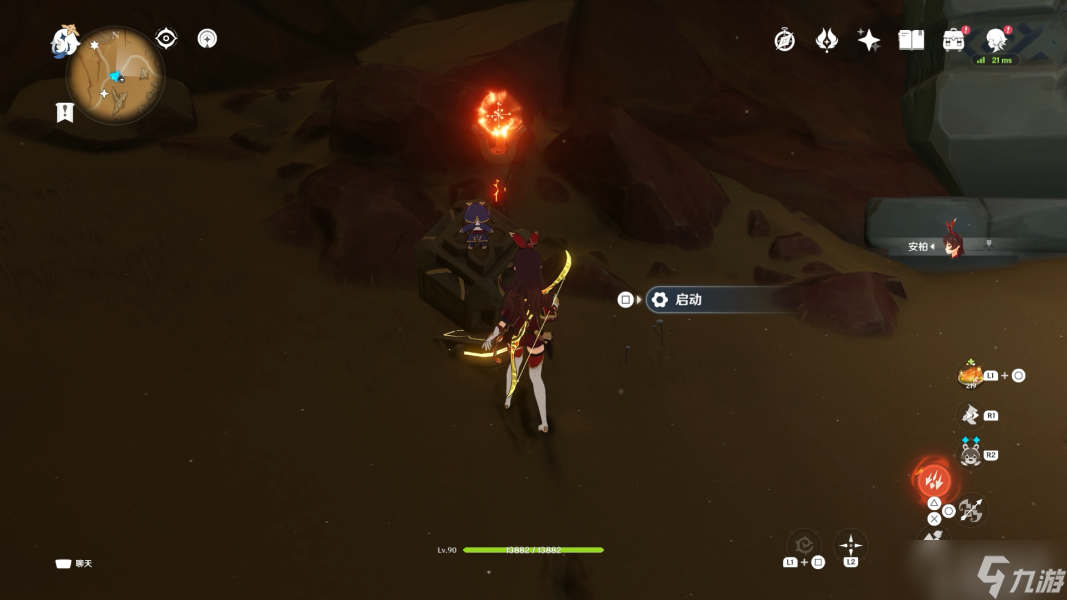Select party member 安柏
Image resolution: width=1067 pixels, height=600 pixels.
tap(951, 246)
